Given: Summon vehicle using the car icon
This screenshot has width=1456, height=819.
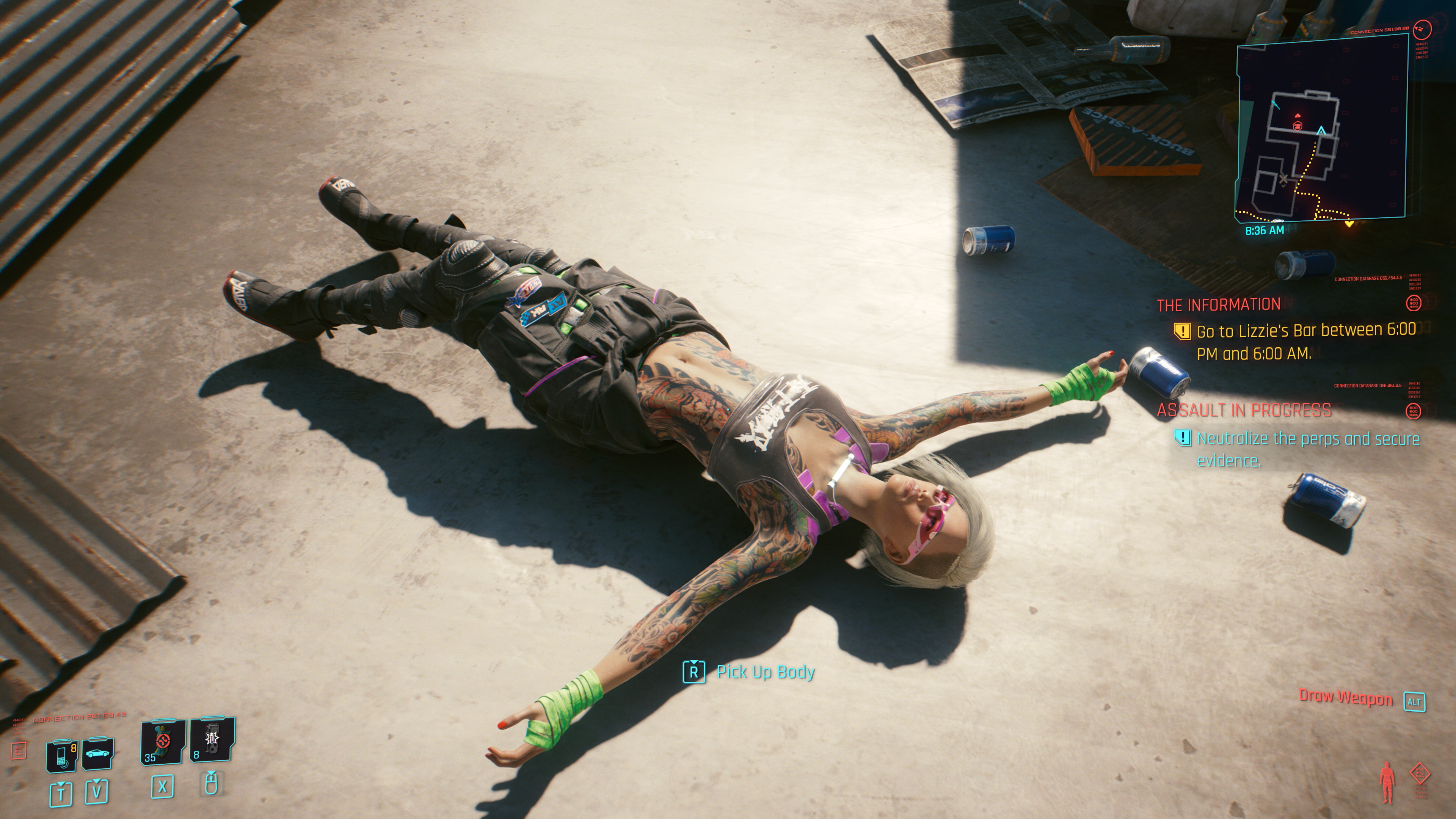Looking at the screenshot, I should tap(98, 753).
